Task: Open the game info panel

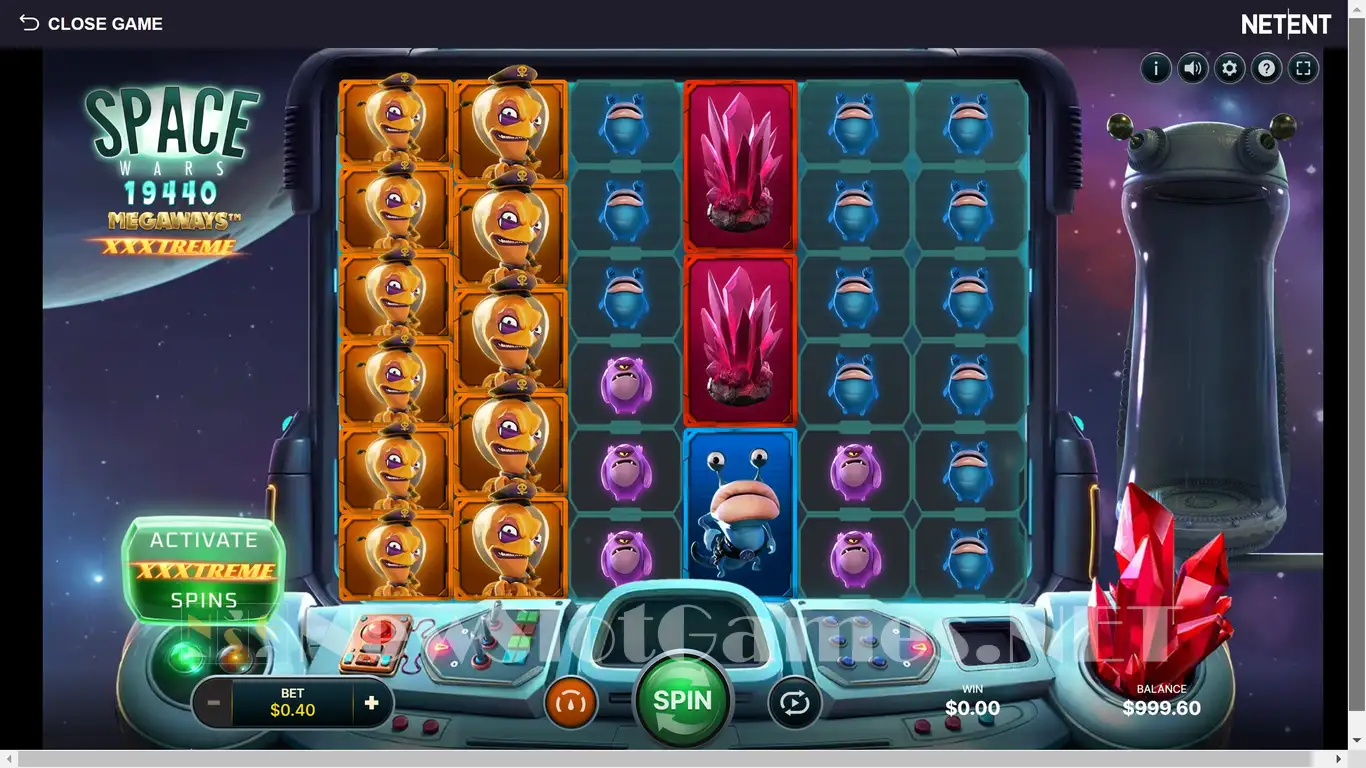Action: (1156, 69)
